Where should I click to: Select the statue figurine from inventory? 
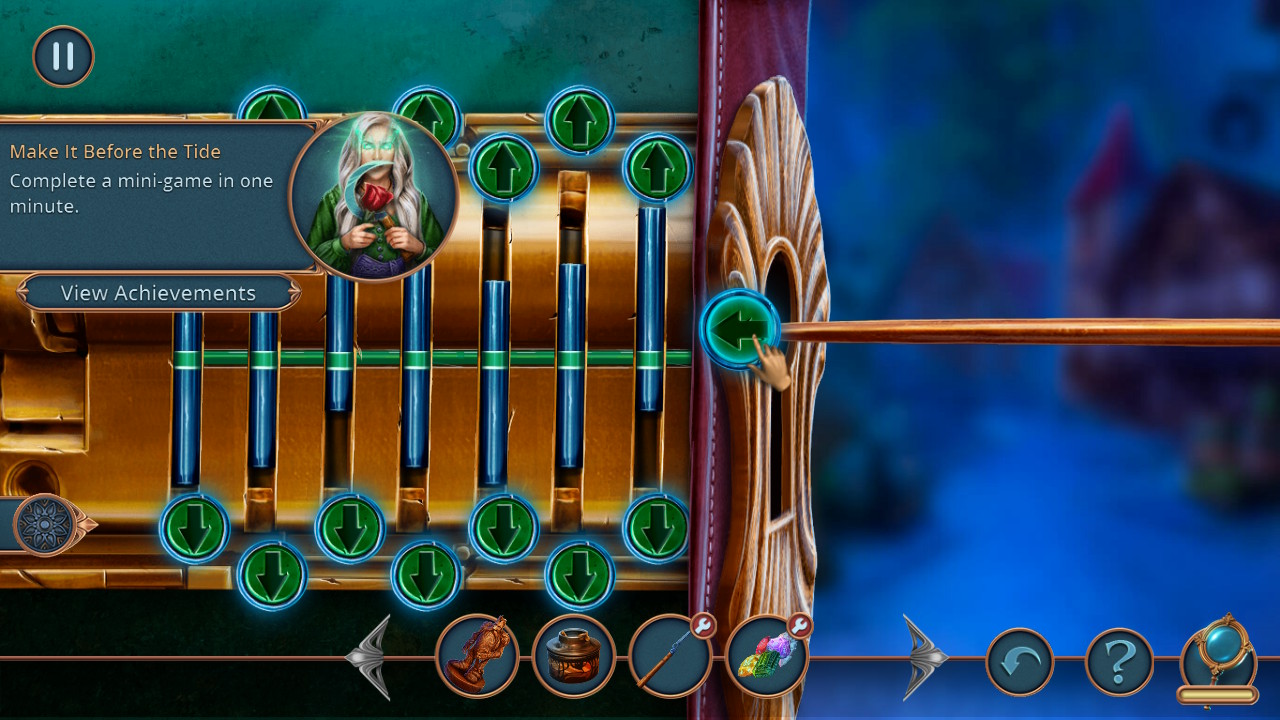point(476,657)
